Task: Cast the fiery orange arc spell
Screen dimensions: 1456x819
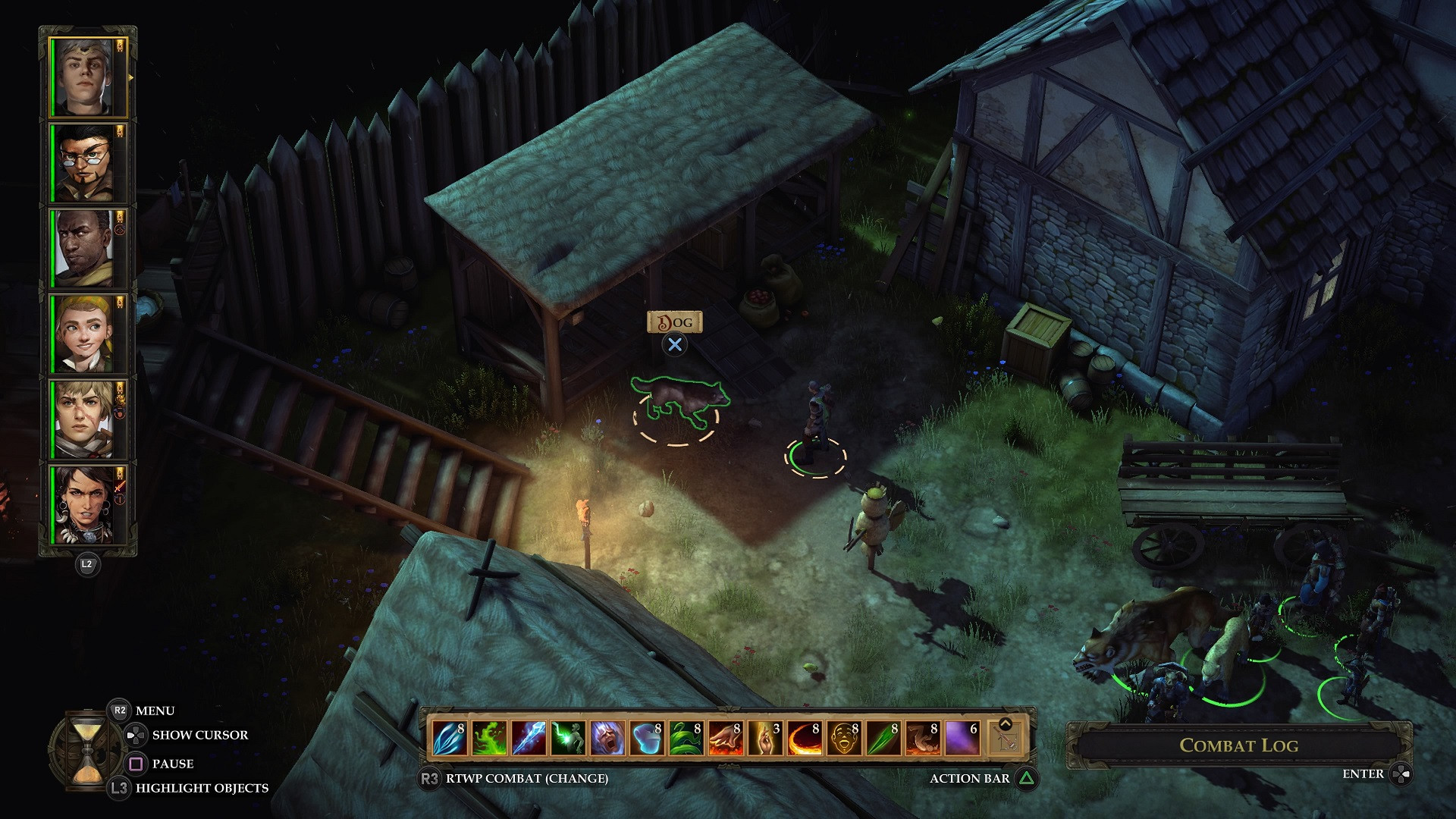Action: point(805,738)
